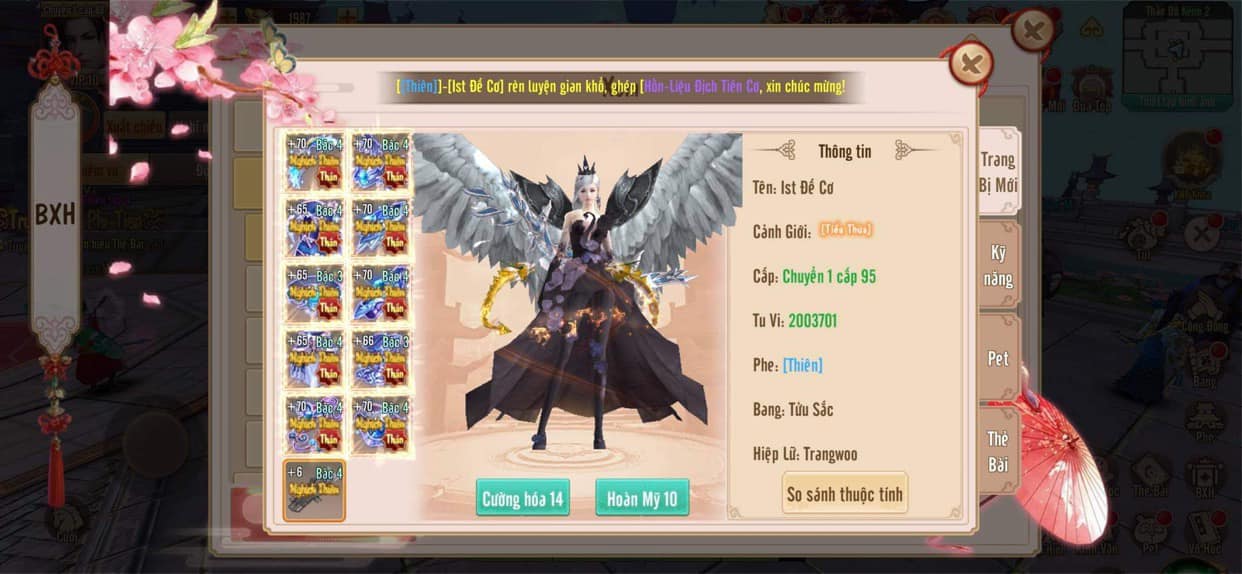
Task: Click the Hoàn Mỹ 10 button
Action: click(642, 498)
